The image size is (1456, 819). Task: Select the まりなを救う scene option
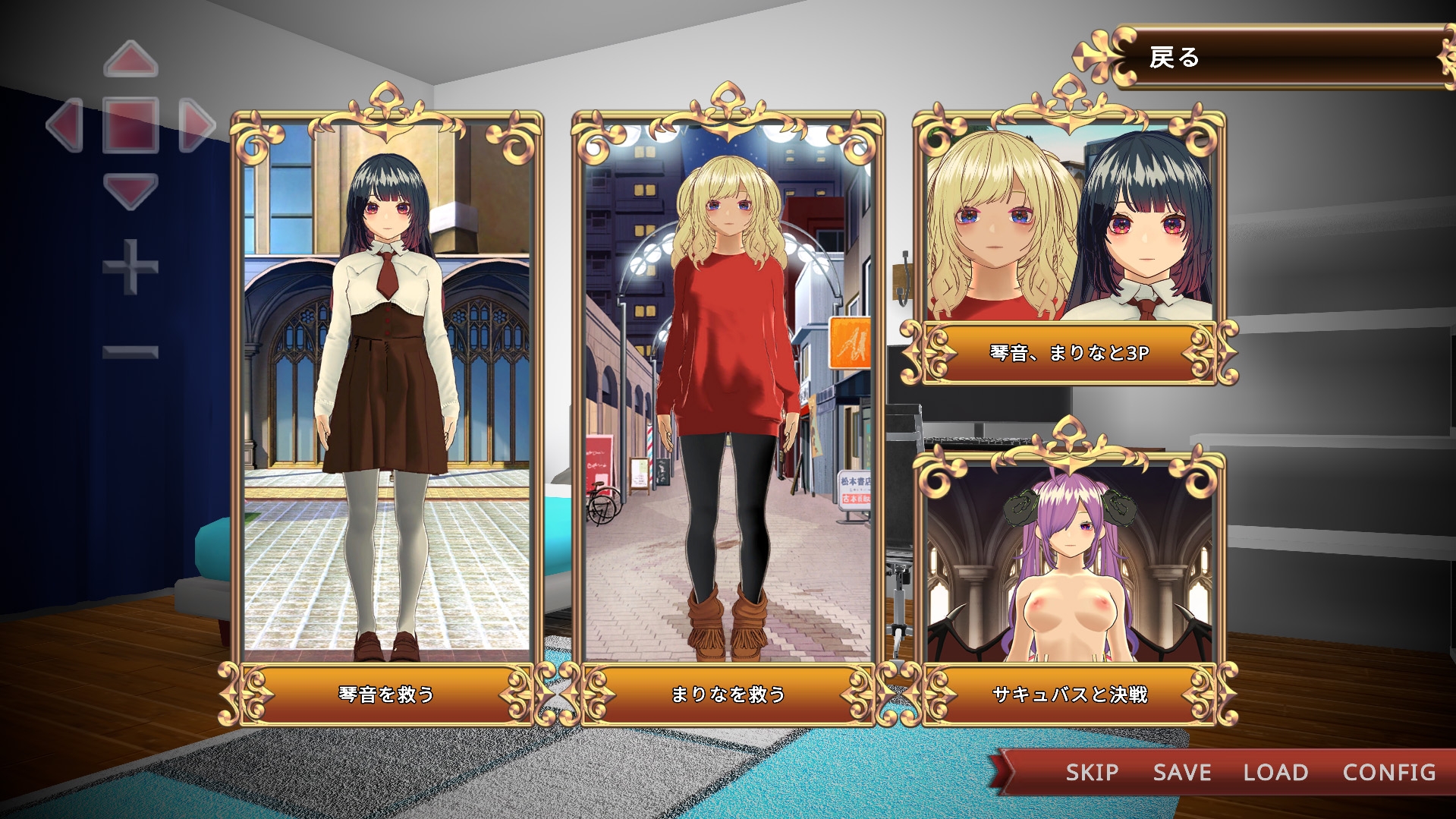(728, 694)
